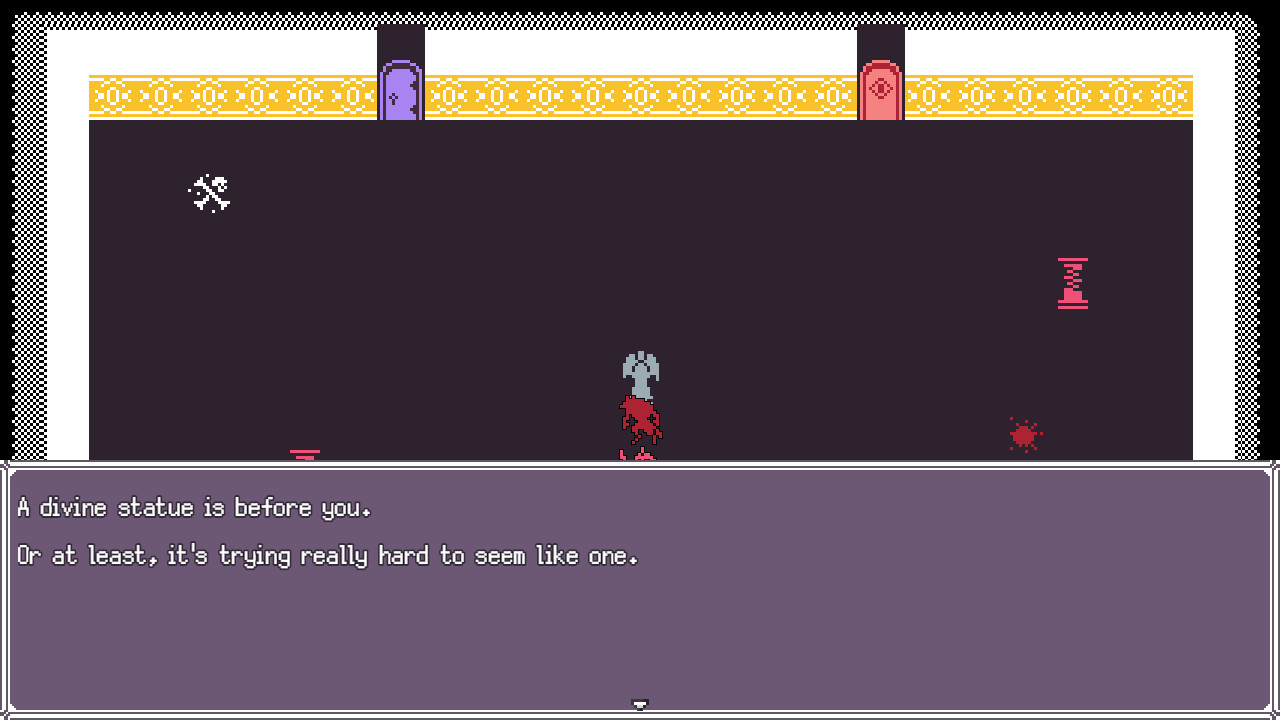Click the pink spring object
The image size is (1280, 720).
tap(1072, 282)
